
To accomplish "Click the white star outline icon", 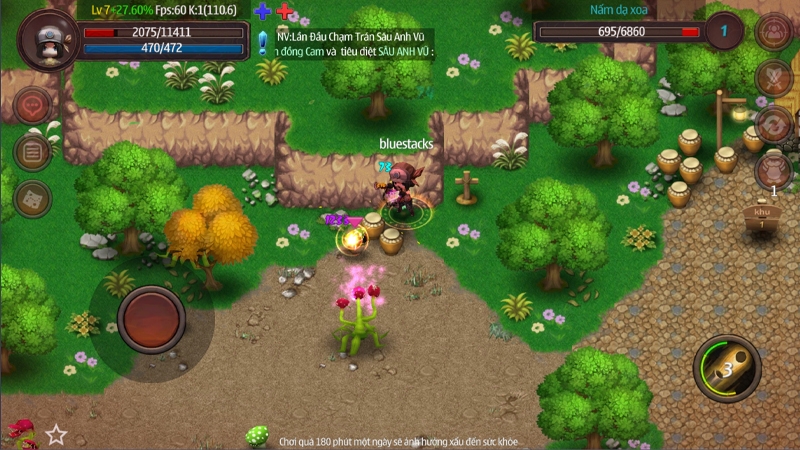I will [56, 434].
